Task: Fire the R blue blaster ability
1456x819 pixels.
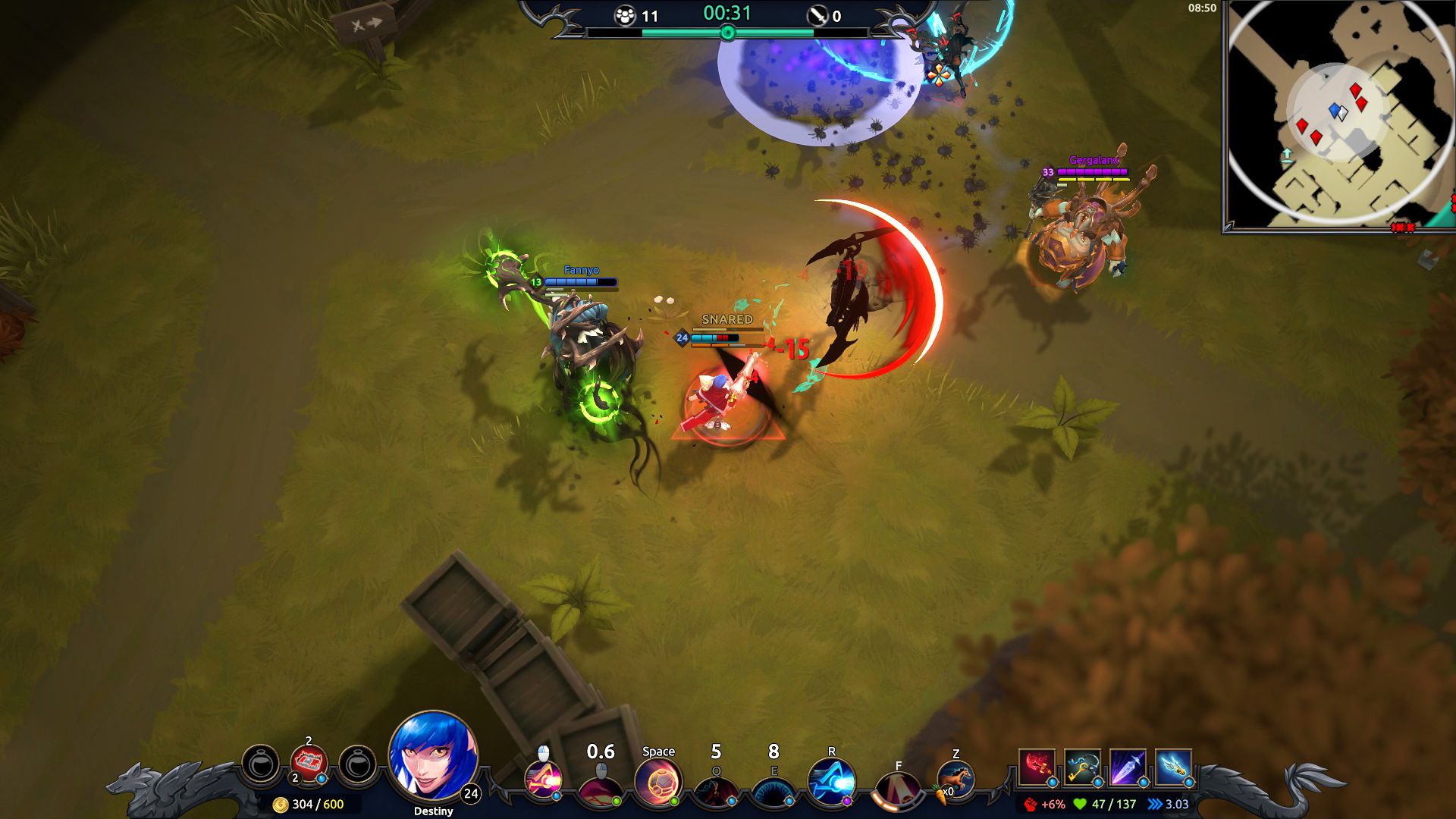Action: coord(831,783)
